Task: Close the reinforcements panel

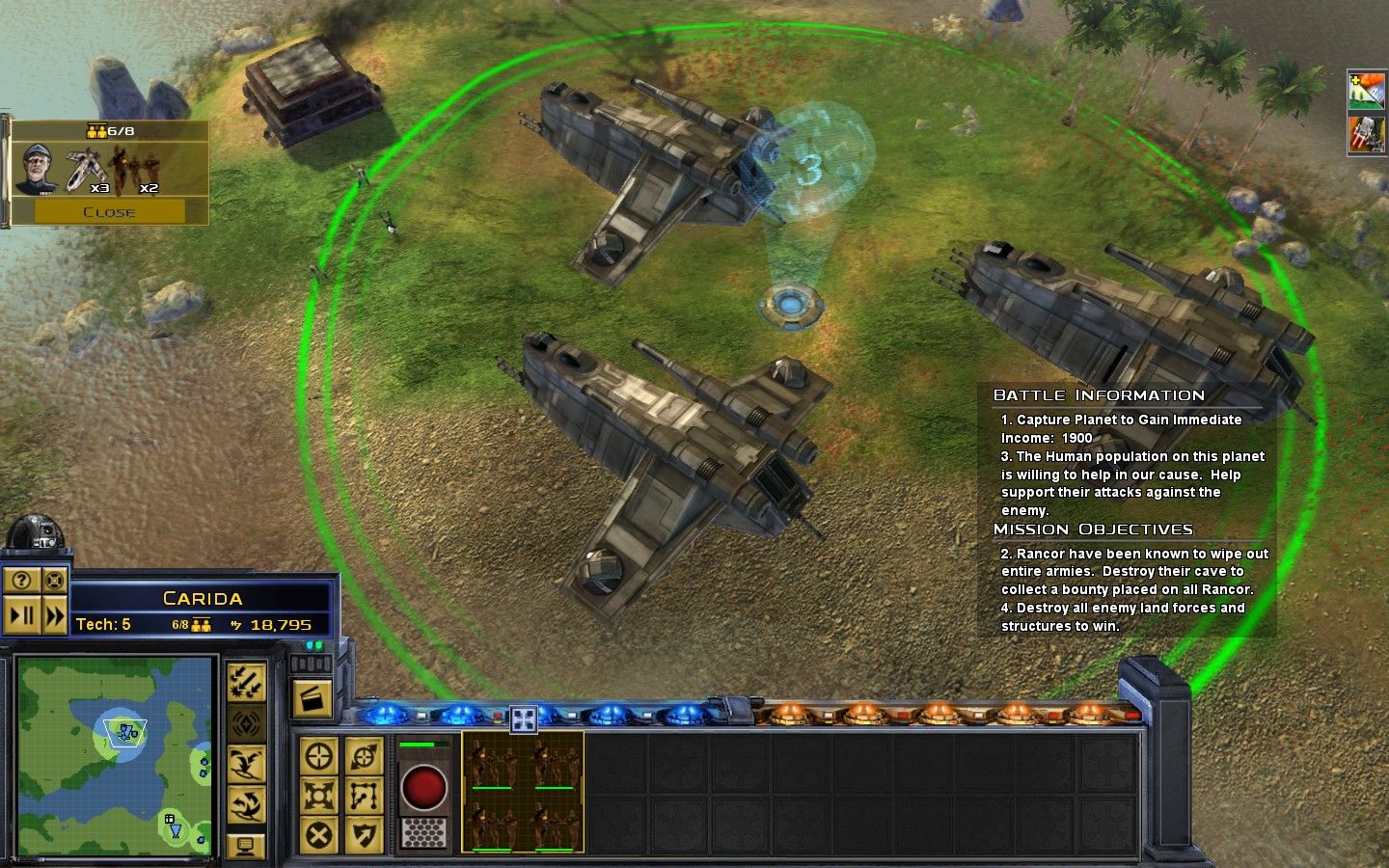Action: pyautogui.click(x=108, y=211)
